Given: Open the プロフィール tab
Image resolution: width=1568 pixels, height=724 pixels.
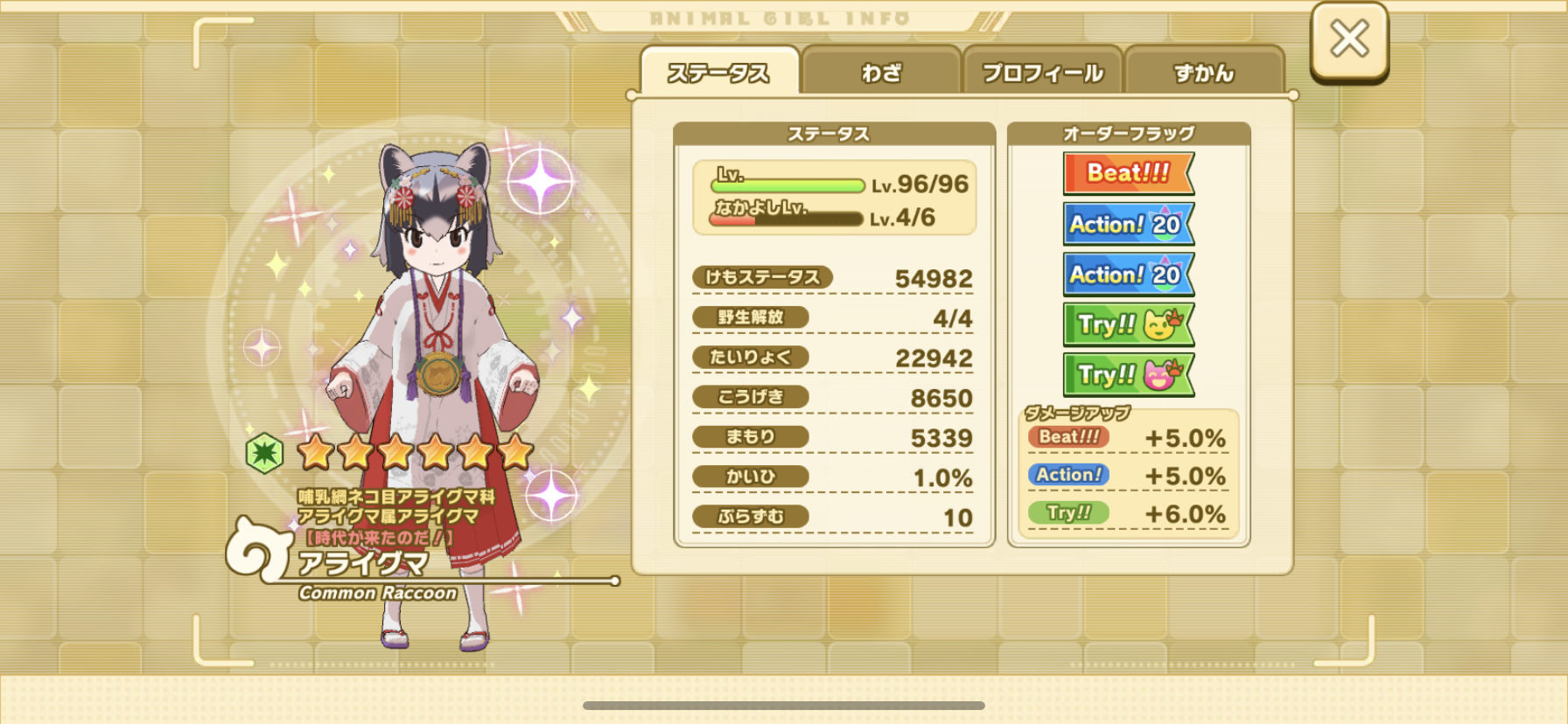Looking at the screenshot, I should [1042, 73].
